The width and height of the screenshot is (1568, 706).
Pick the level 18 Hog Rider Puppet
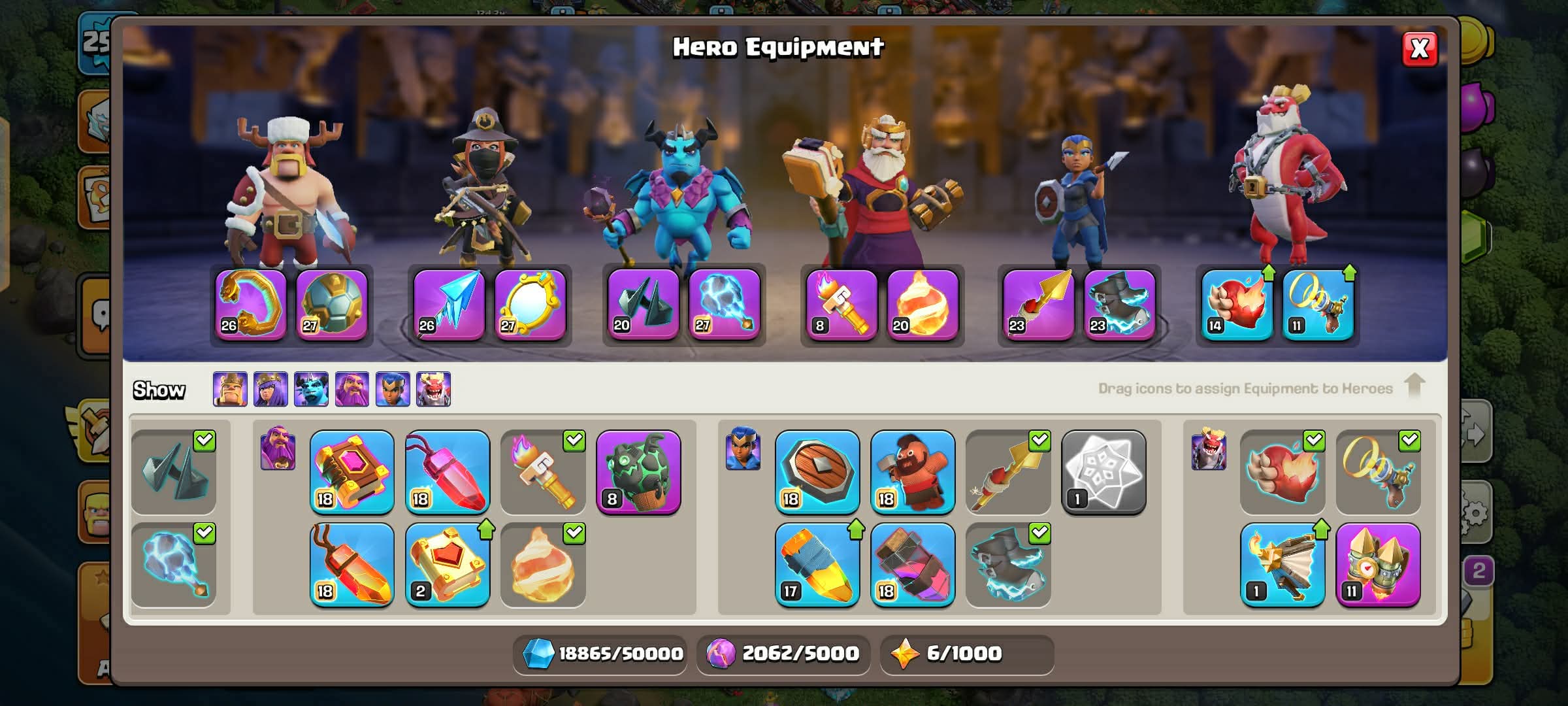coord(913,472)
